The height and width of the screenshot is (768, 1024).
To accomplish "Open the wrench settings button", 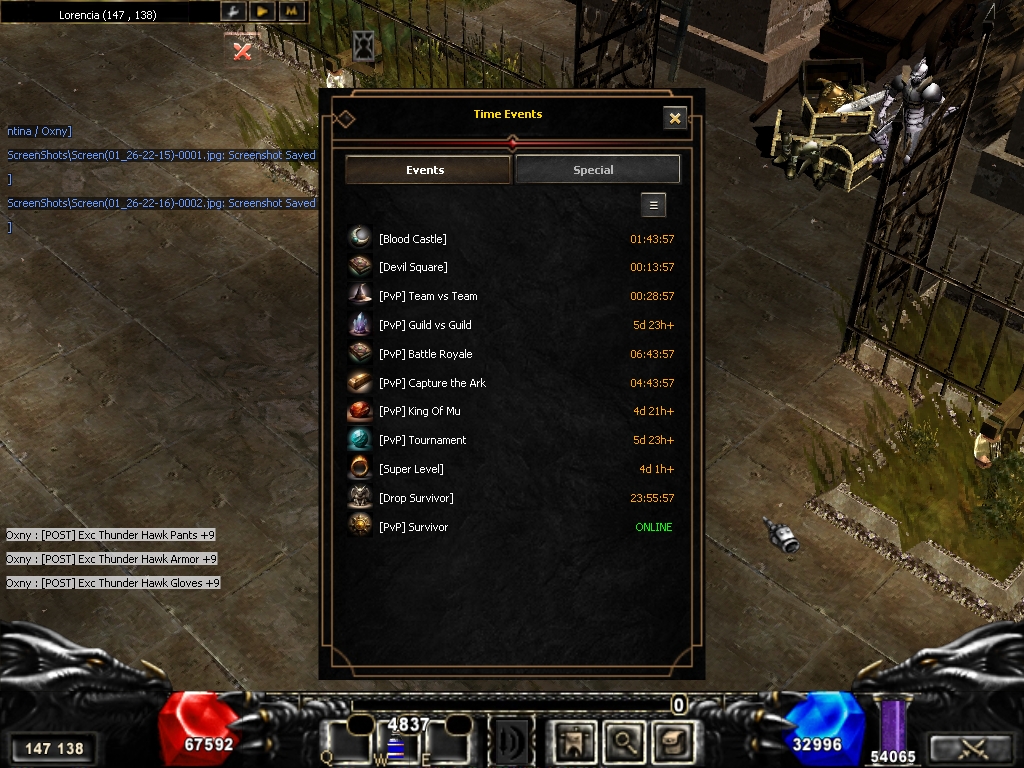I will 232,11.
